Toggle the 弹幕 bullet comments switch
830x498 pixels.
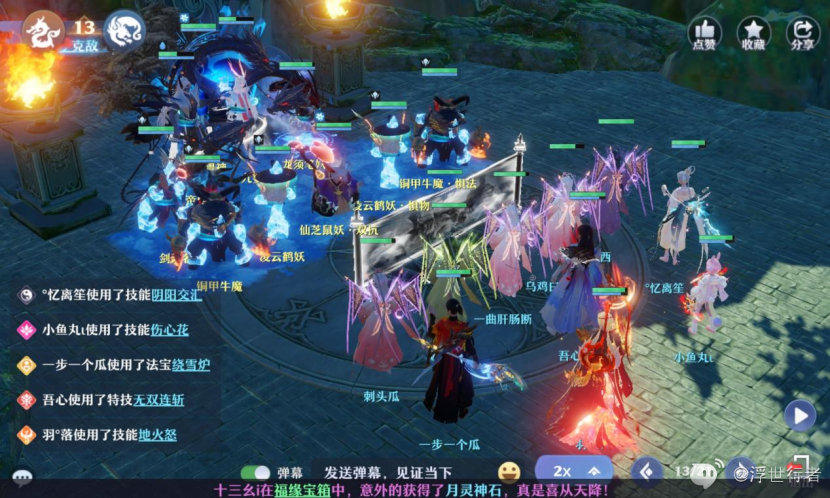(x=257, y=472)
